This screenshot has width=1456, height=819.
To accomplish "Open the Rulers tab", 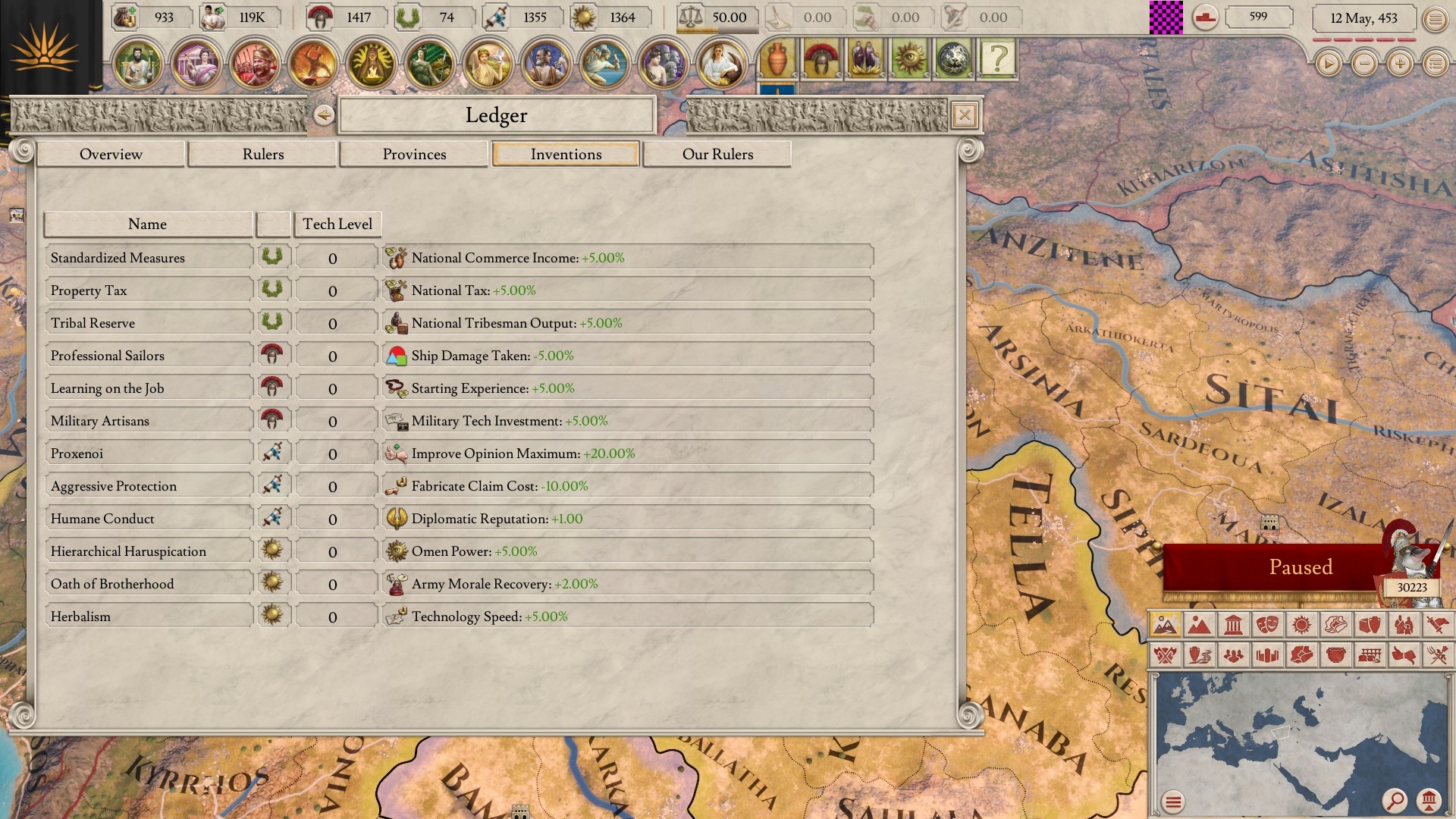I will (x=262, y=154).
